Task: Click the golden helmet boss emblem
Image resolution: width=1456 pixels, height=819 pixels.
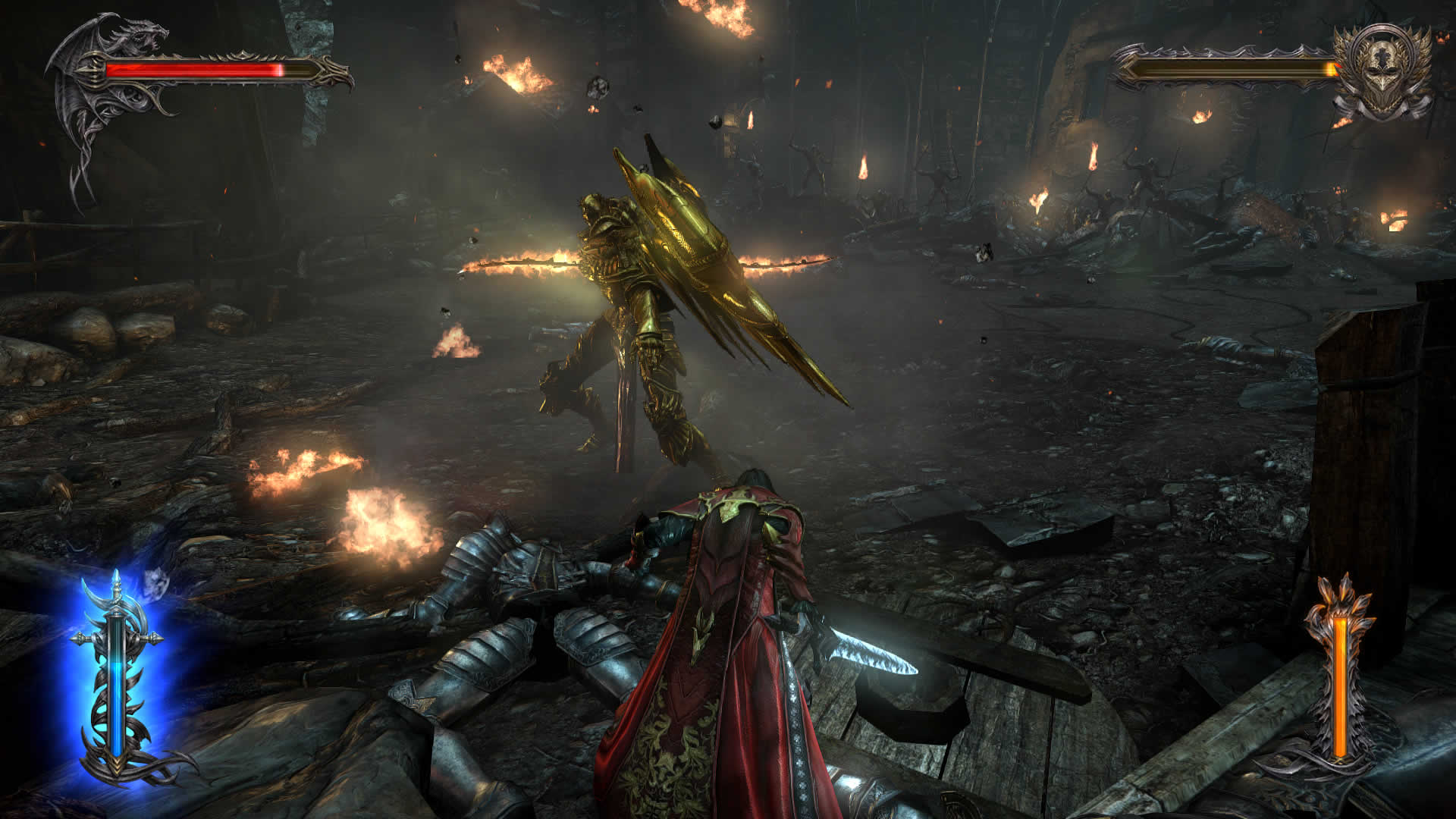Action: (x=1382, y=72)
